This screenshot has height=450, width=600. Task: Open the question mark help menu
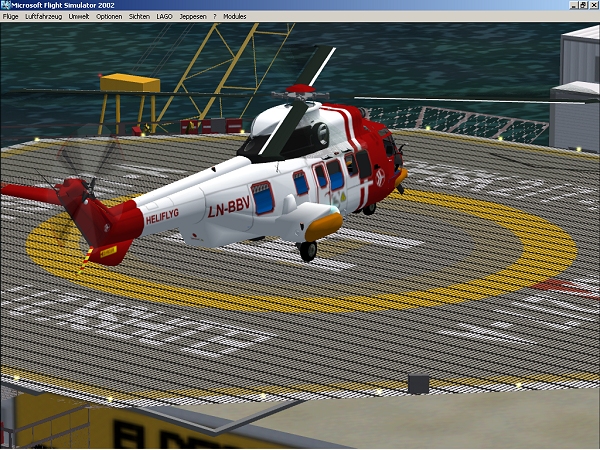click(x=214, y=17)
